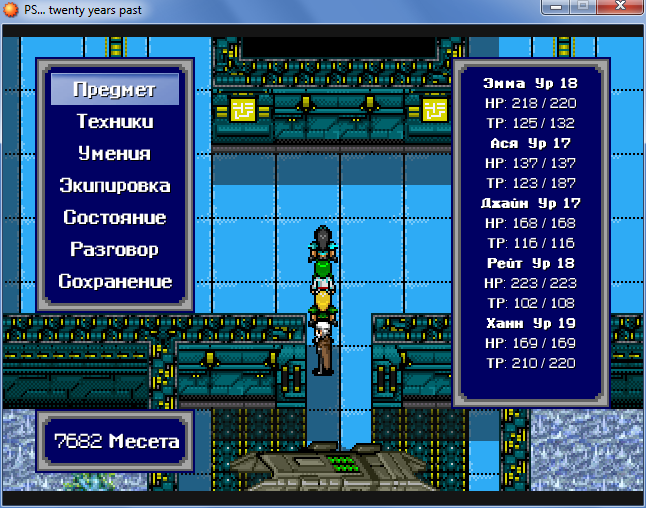
Task: Pick party member Рейт
Action: click(x=529, y=263)
